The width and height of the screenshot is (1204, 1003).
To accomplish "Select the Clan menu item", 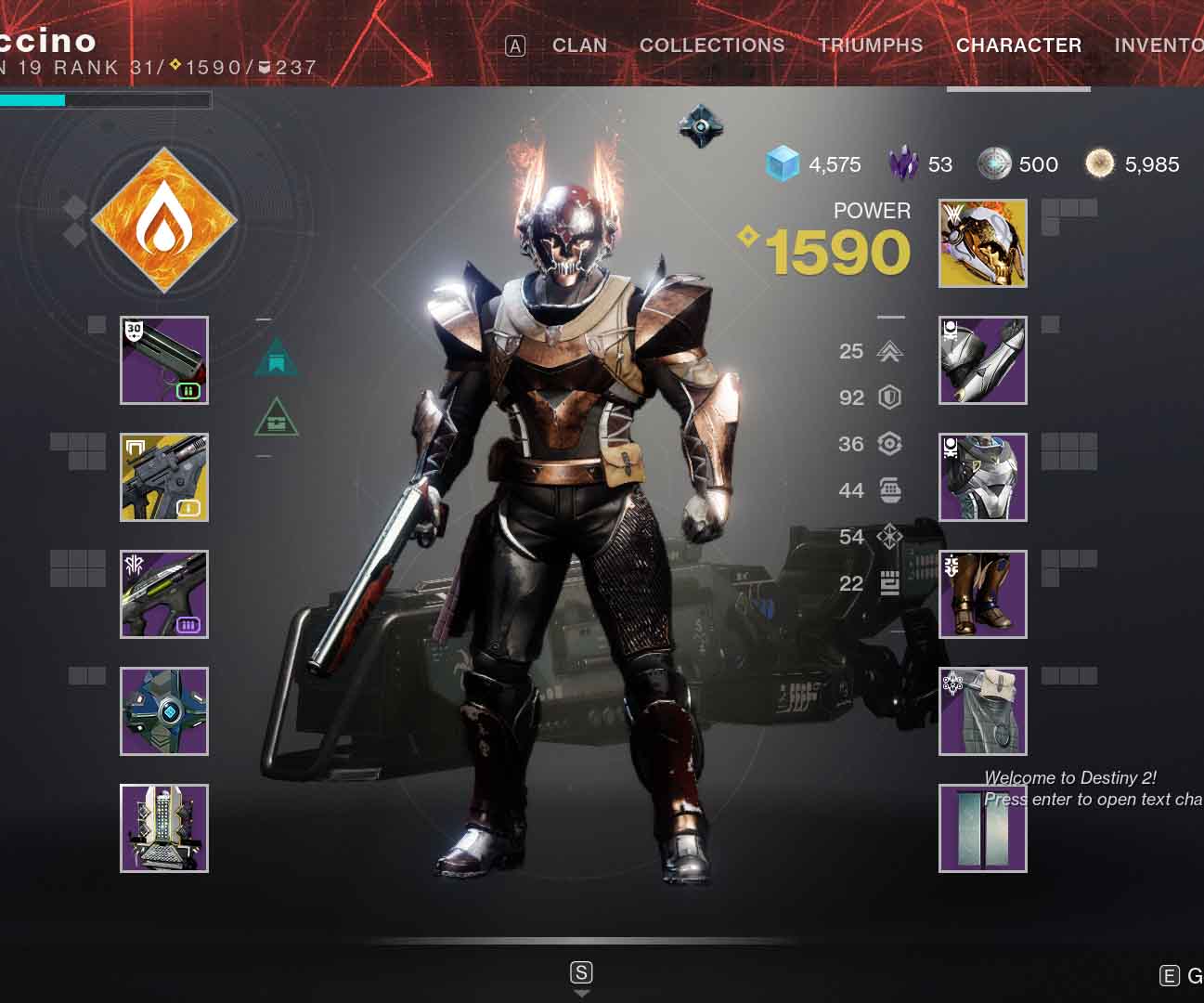I will pos(579,45).
